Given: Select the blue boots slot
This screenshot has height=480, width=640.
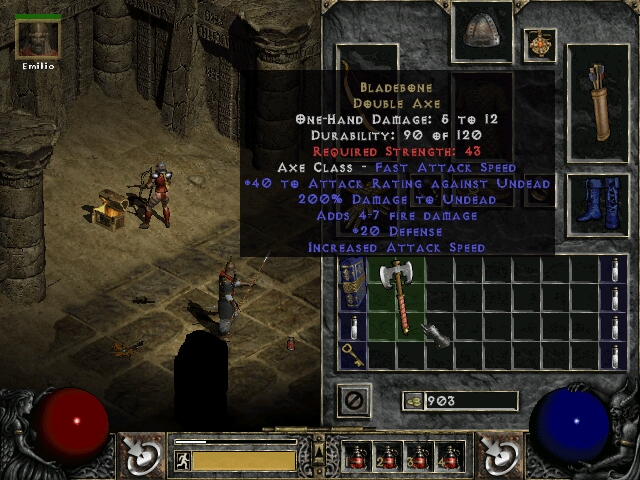Looking at the screenshot, I should tap(597, 205).
